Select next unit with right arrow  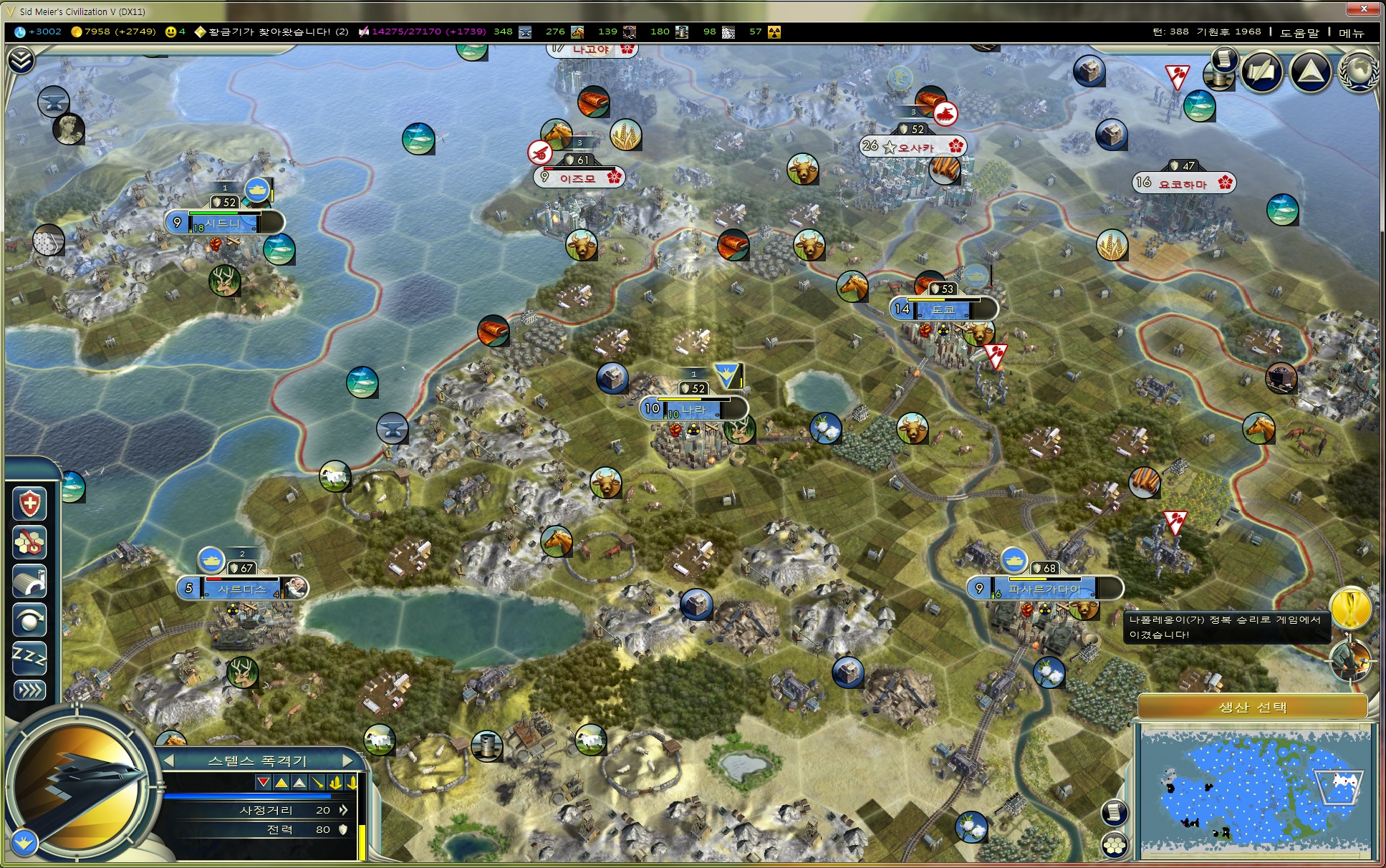pyautogui.click(x=348, y=760)
